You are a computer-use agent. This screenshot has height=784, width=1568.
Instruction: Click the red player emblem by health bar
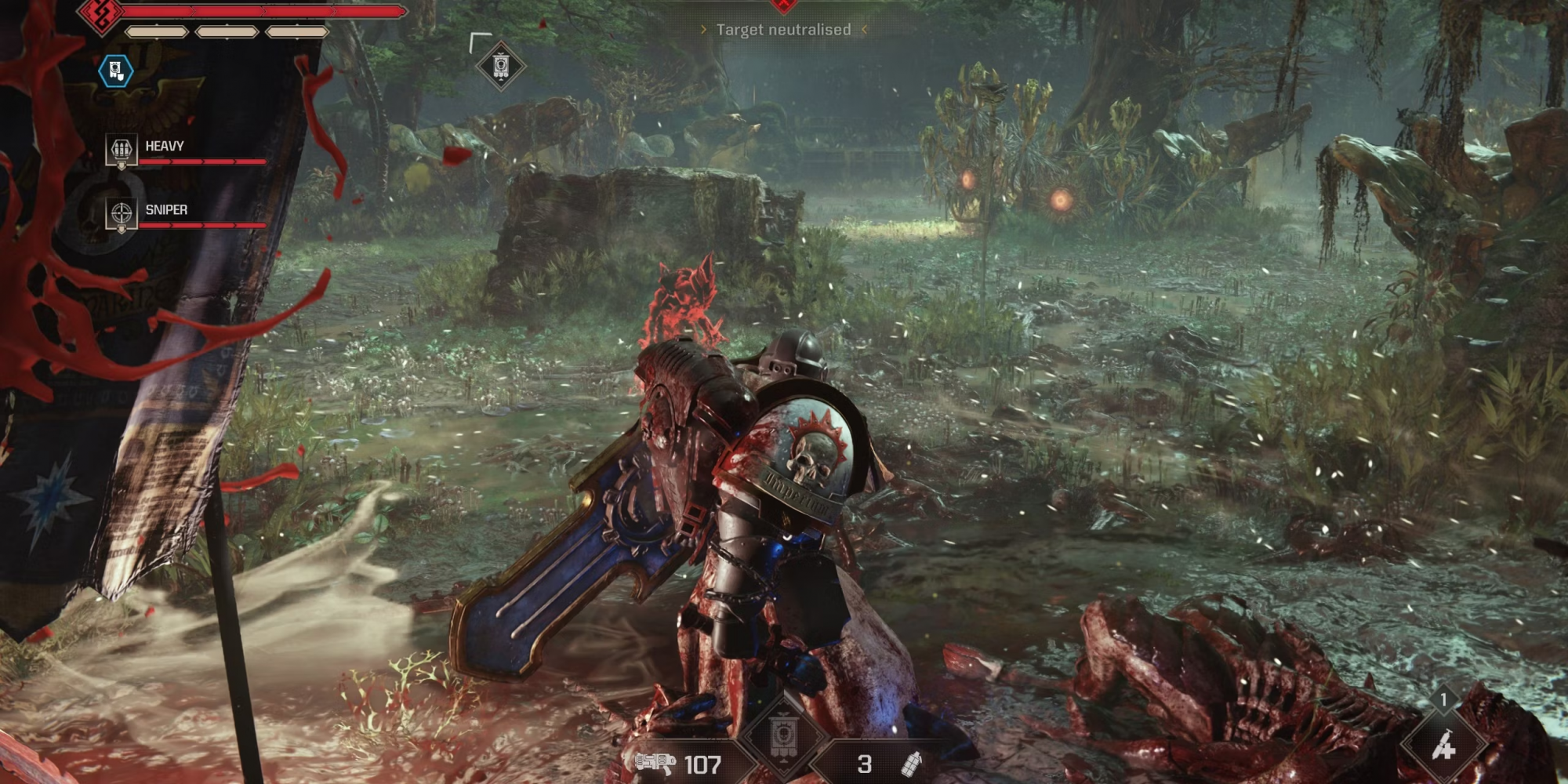104,13
